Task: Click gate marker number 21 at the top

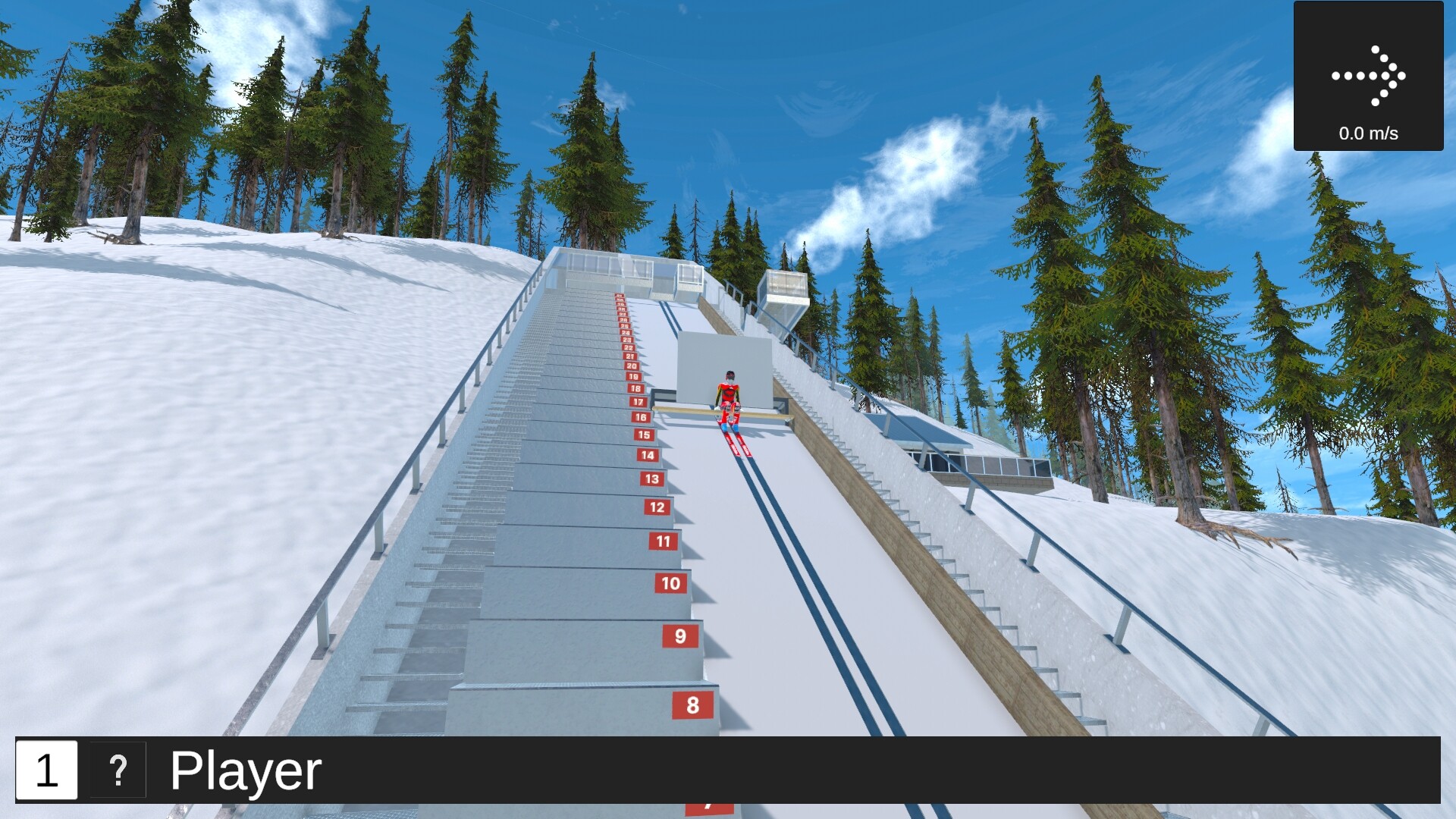Action: pyautogui.click(x=629, y=356)
